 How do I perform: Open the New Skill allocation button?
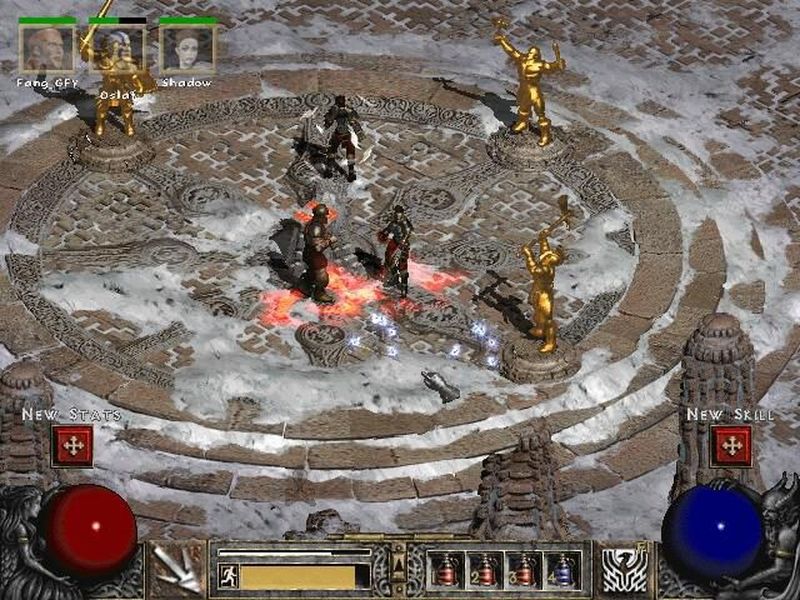[x=731, y=445]
